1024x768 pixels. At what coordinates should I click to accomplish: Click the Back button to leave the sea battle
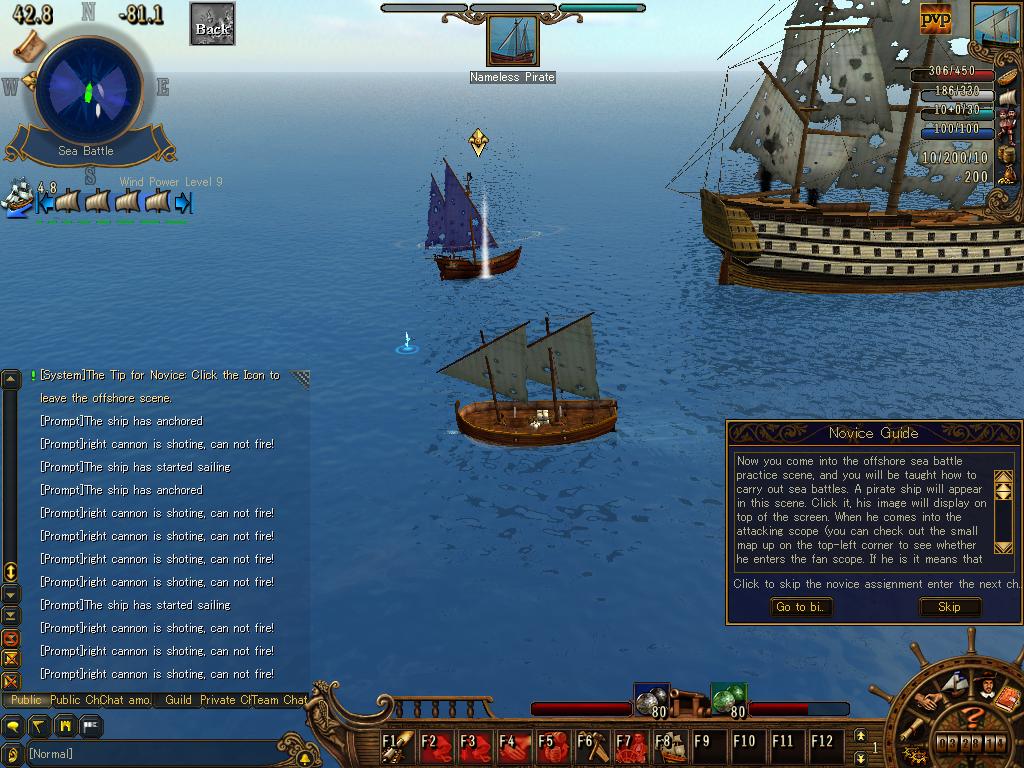click(x=212, y=24)
